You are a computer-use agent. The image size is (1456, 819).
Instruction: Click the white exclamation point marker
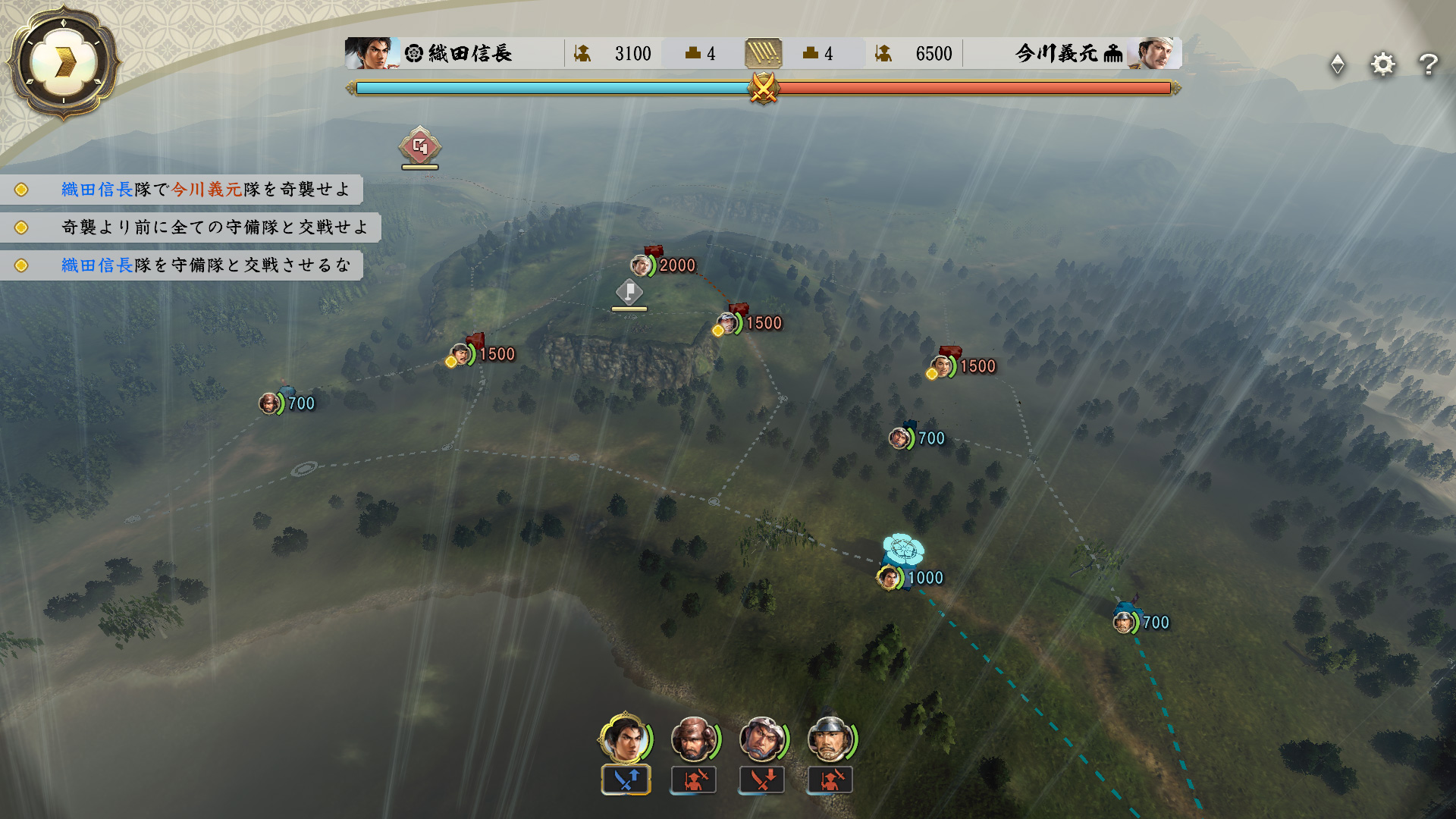pos(629,292)
